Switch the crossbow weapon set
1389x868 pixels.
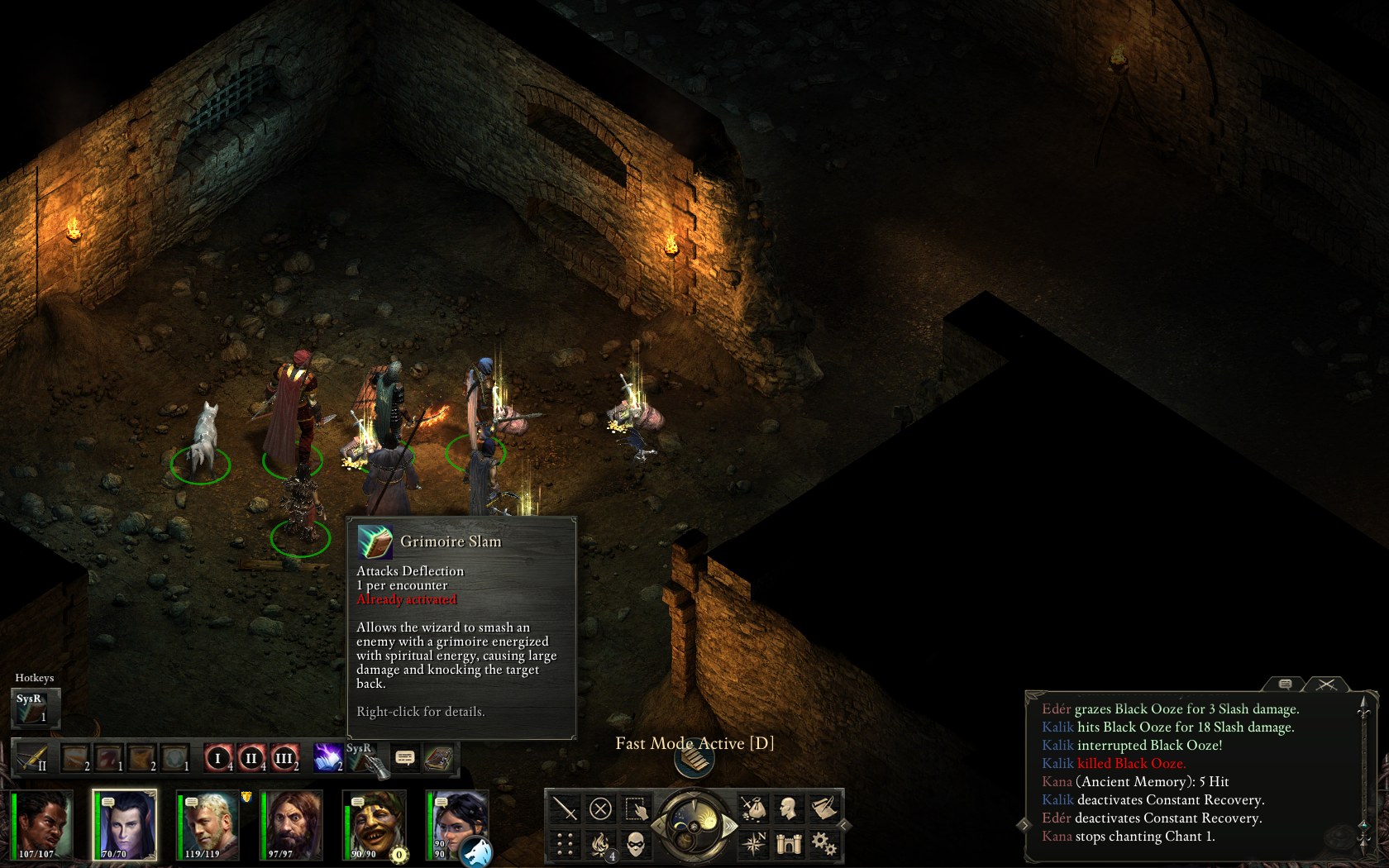(x=31, y=758)
